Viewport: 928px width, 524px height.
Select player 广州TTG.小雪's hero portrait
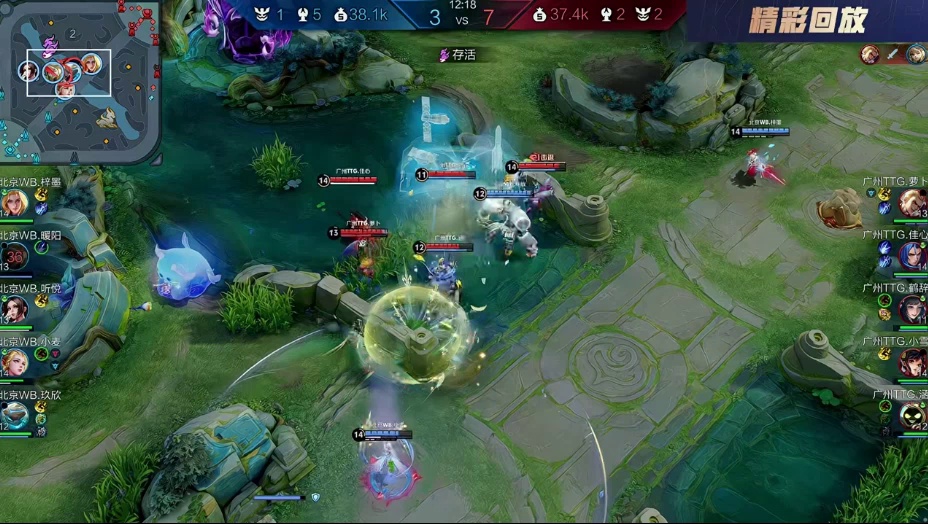click(911, 361)
